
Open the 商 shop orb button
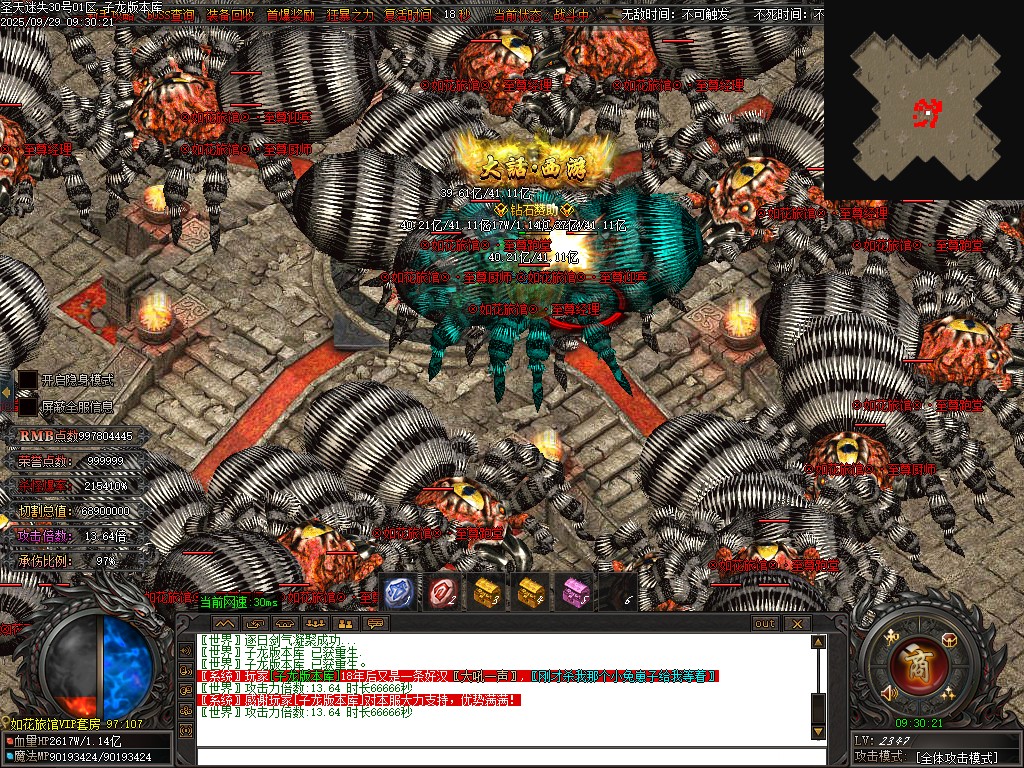pos(915,662)
